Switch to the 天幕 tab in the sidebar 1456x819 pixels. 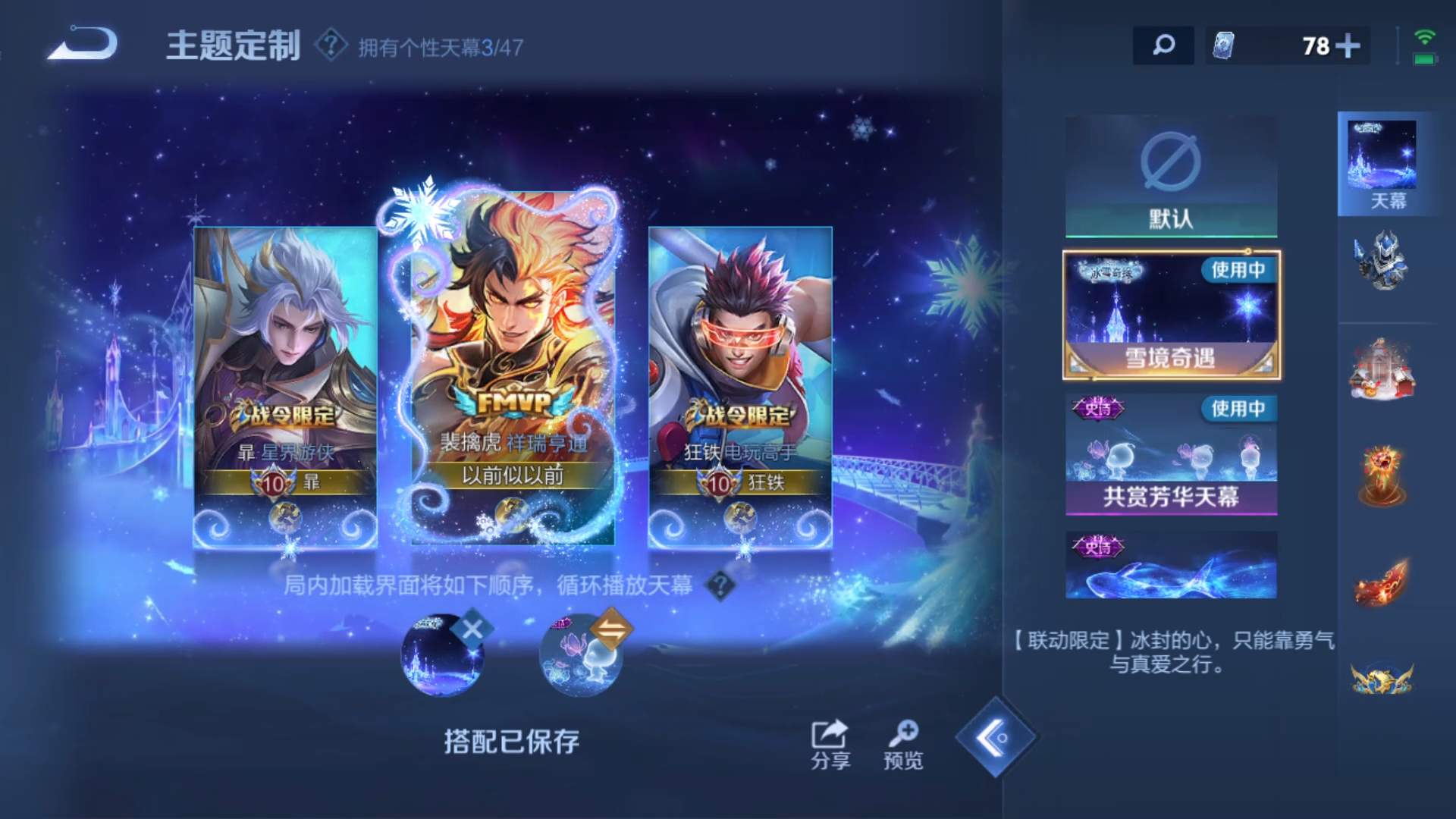coord(1383,163)
